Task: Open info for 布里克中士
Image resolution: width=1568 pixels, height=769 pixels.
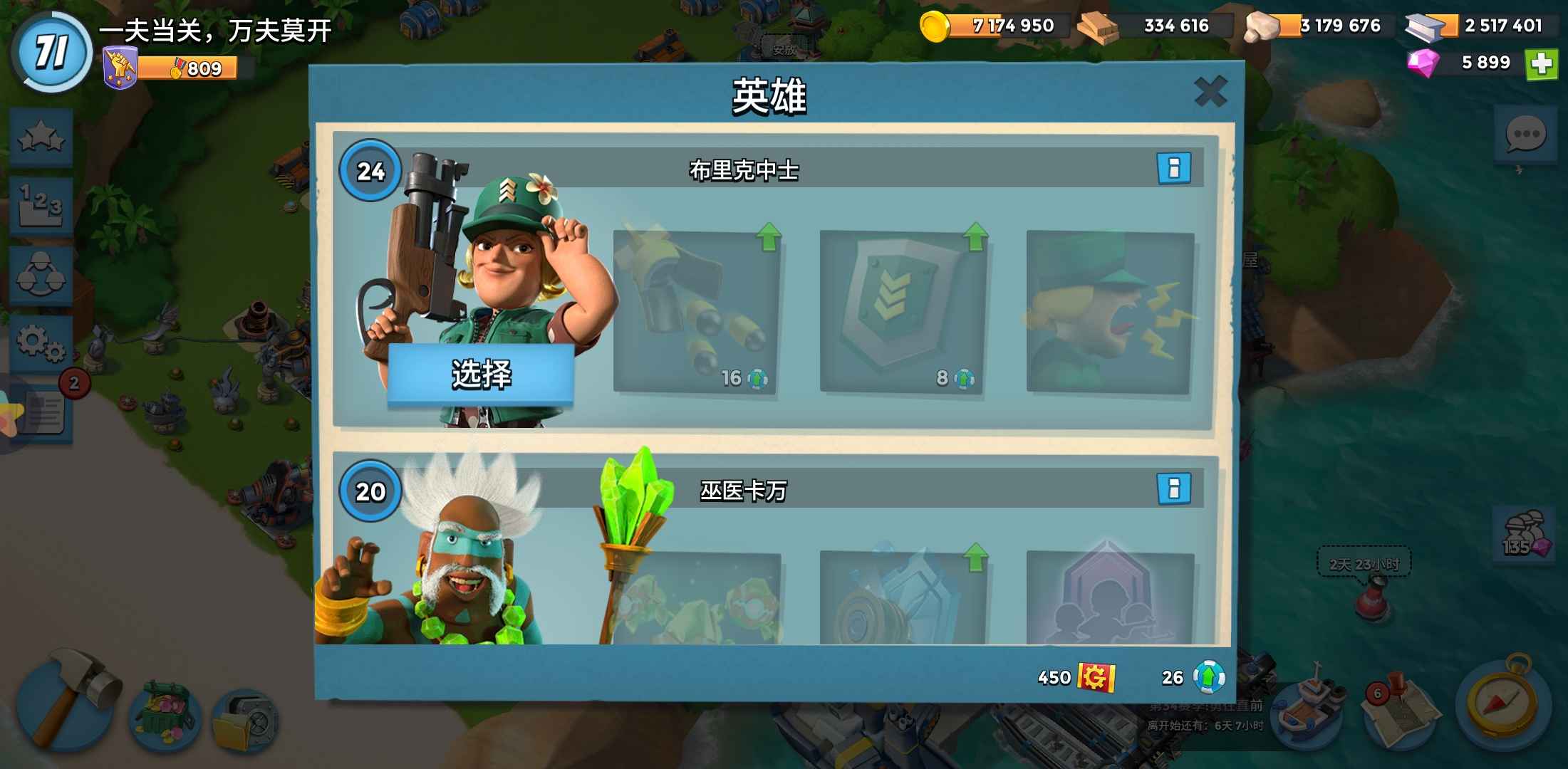Action: click(1173, 169)
